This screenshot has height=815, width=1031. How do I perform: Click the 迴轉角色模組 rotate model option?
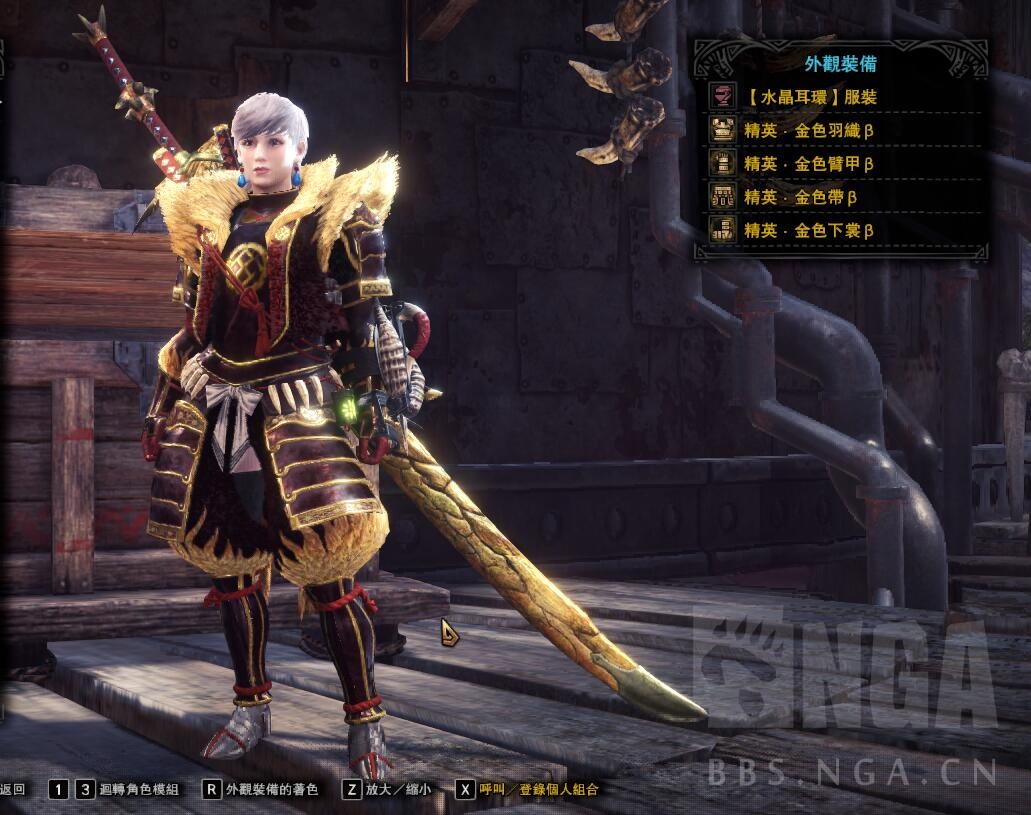pyautogui.click(x=139, y=789)
